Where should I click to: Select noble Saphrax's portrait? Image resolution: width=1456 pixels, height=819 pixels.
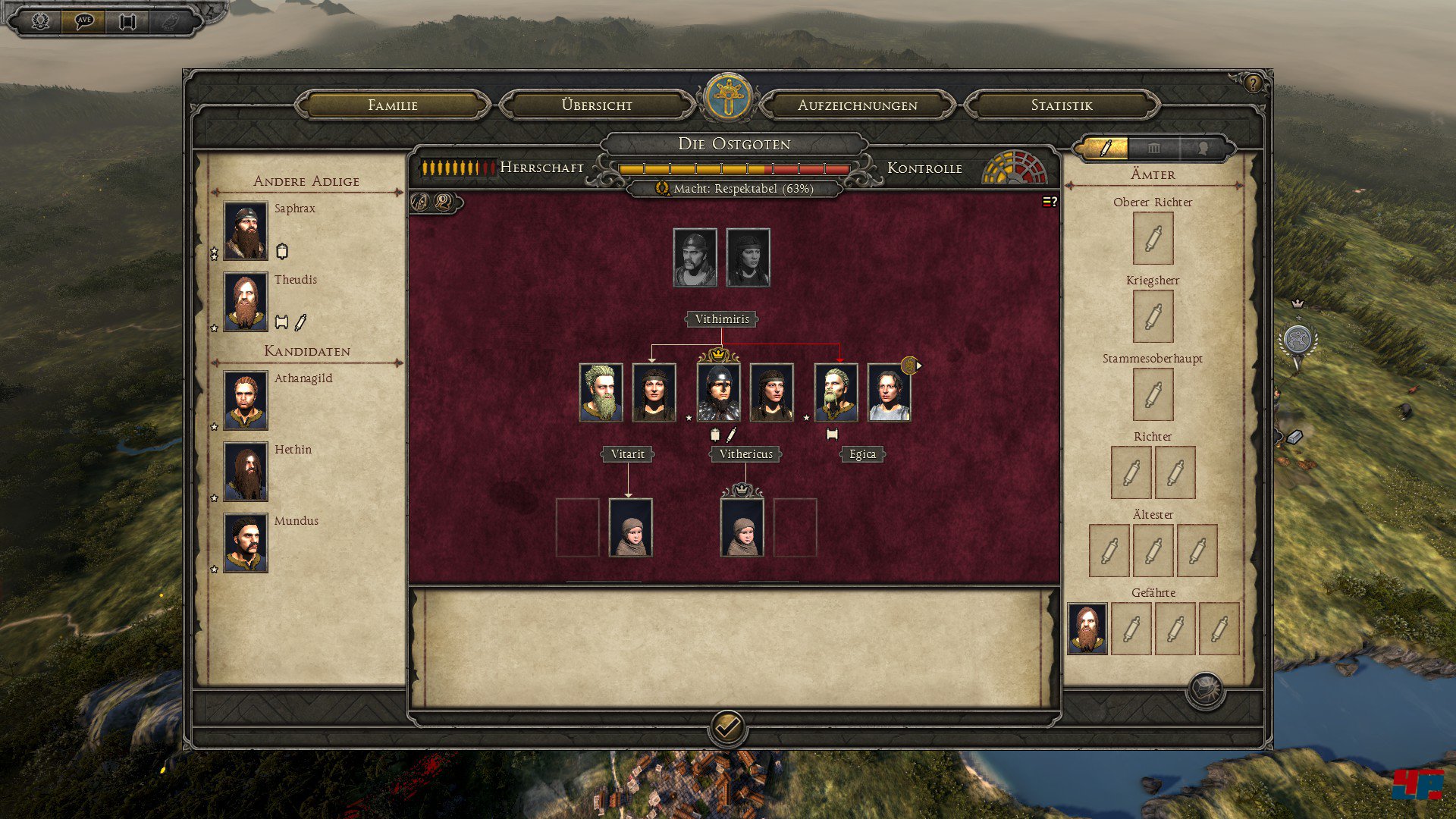[246, 231]
